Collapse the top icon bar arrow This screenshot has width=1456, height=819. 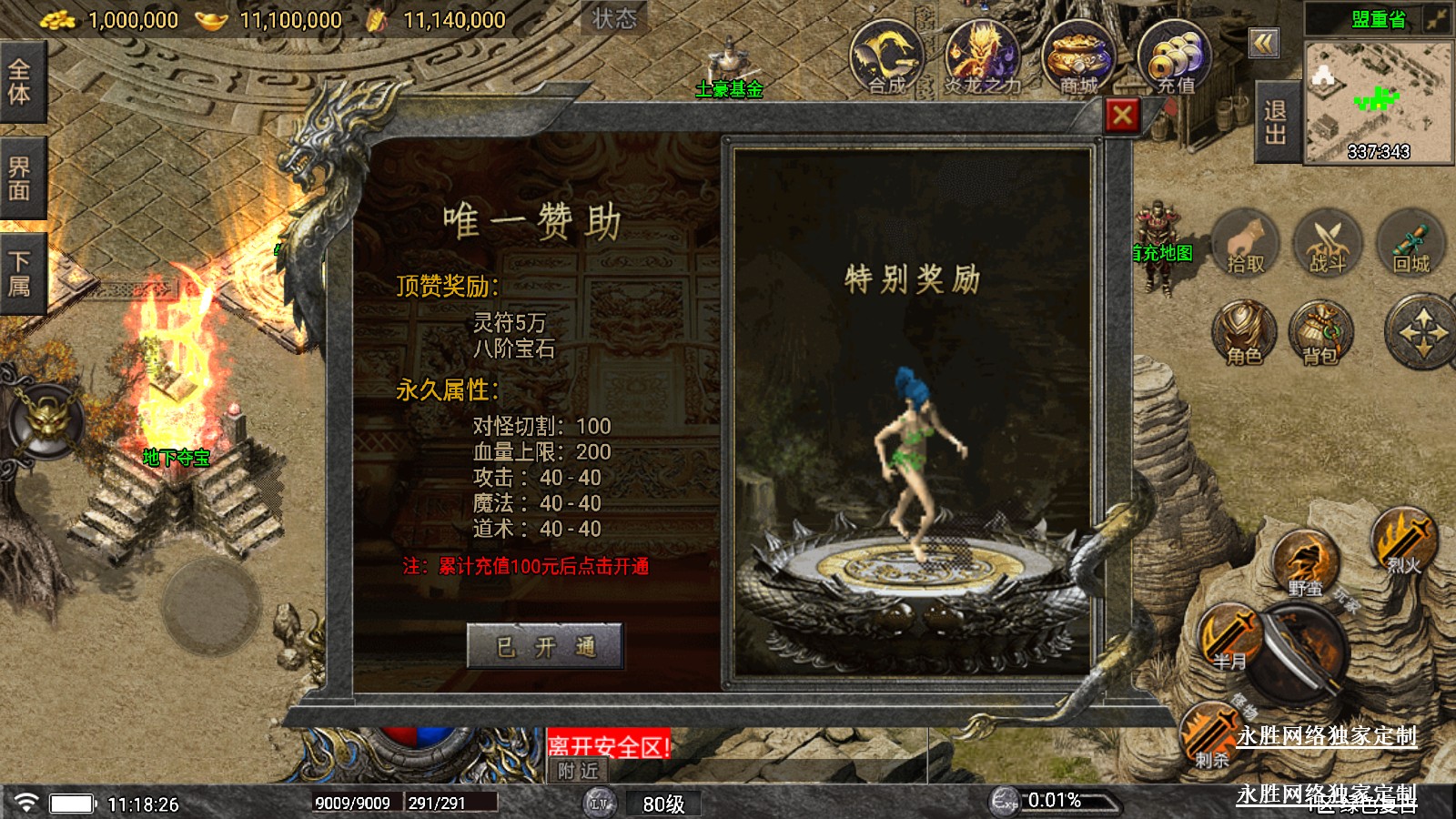tap(1263, 43)
